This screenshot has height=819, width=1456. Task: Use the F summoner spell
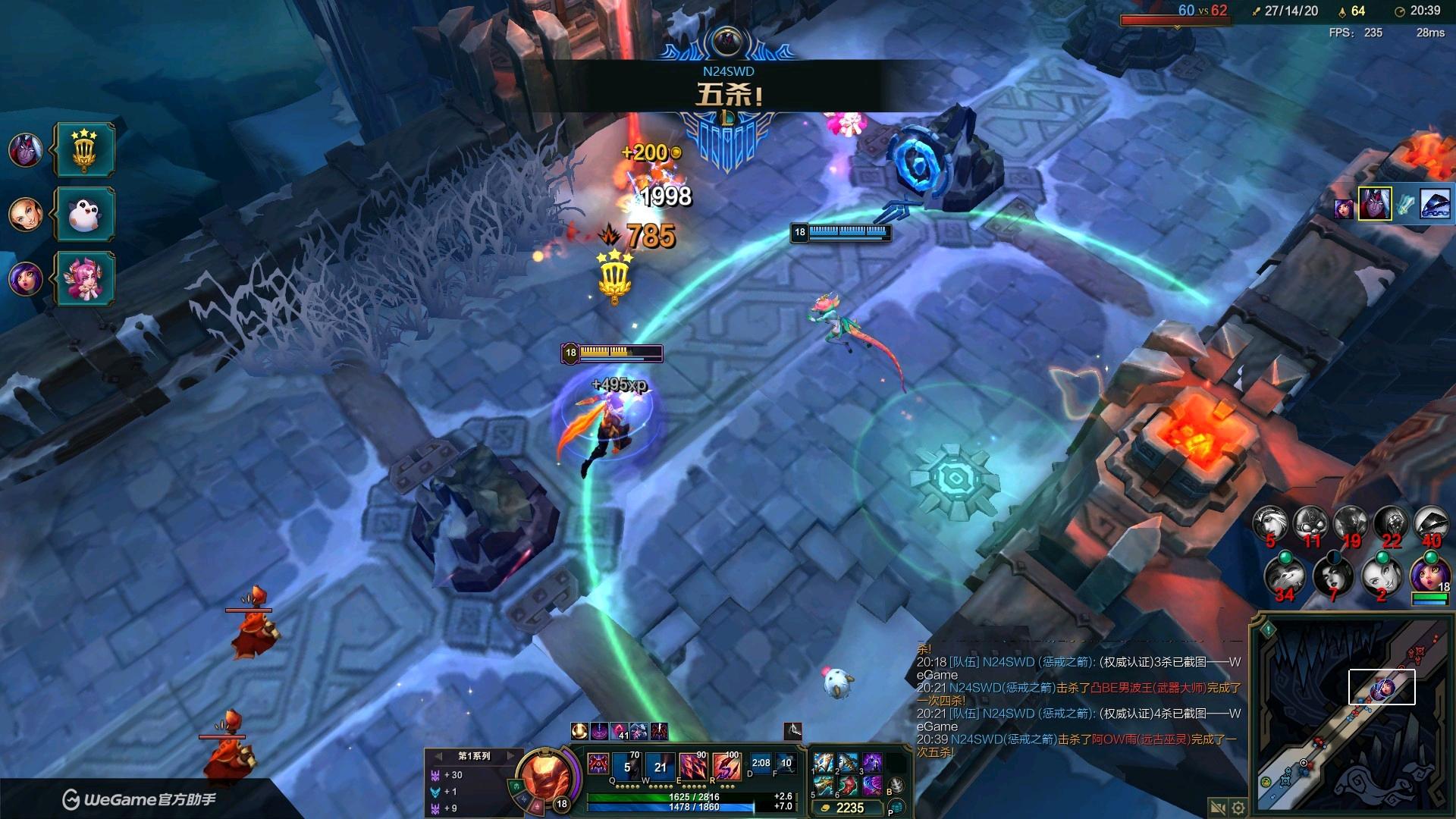786,764
